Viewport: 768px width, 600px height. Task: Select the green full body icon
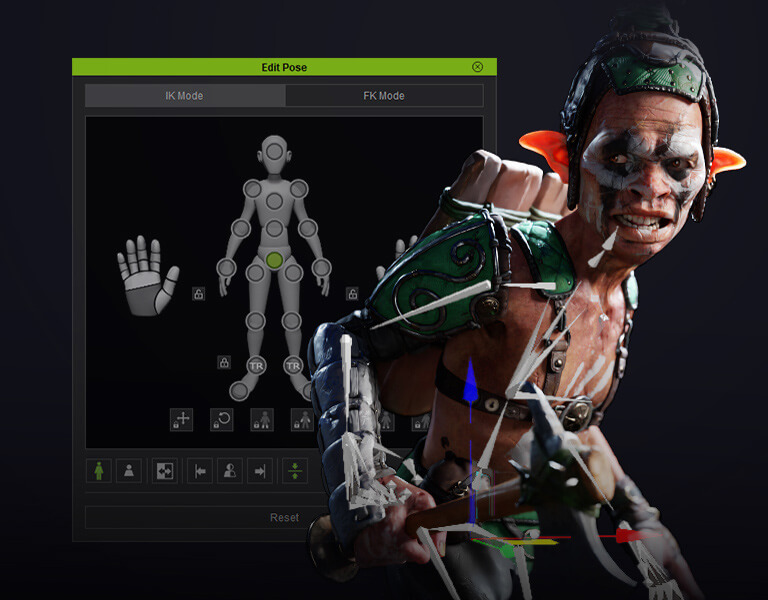point(100,471)
